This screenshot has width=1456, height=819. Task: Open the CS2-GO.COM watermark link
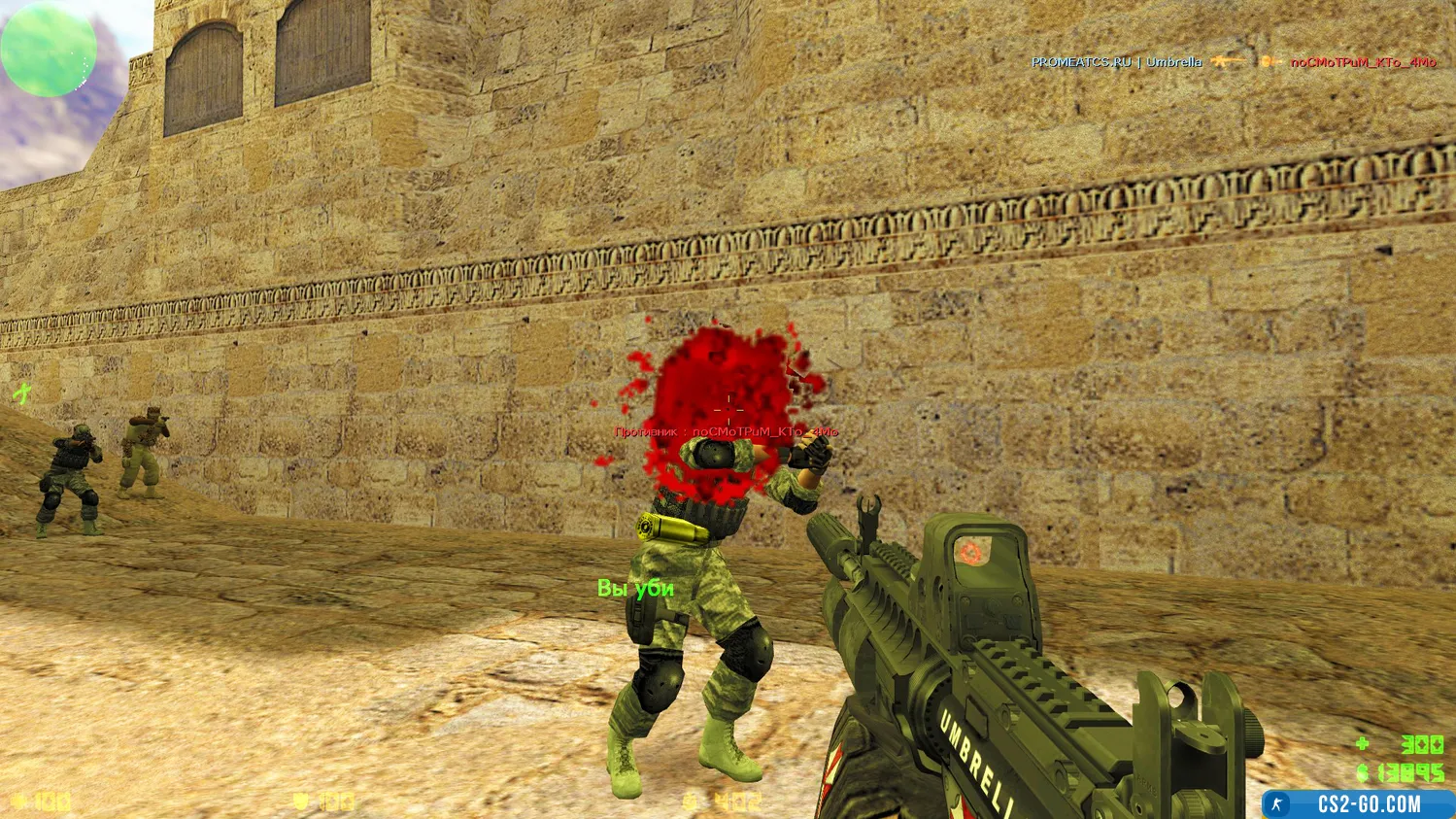(1358, 804)
